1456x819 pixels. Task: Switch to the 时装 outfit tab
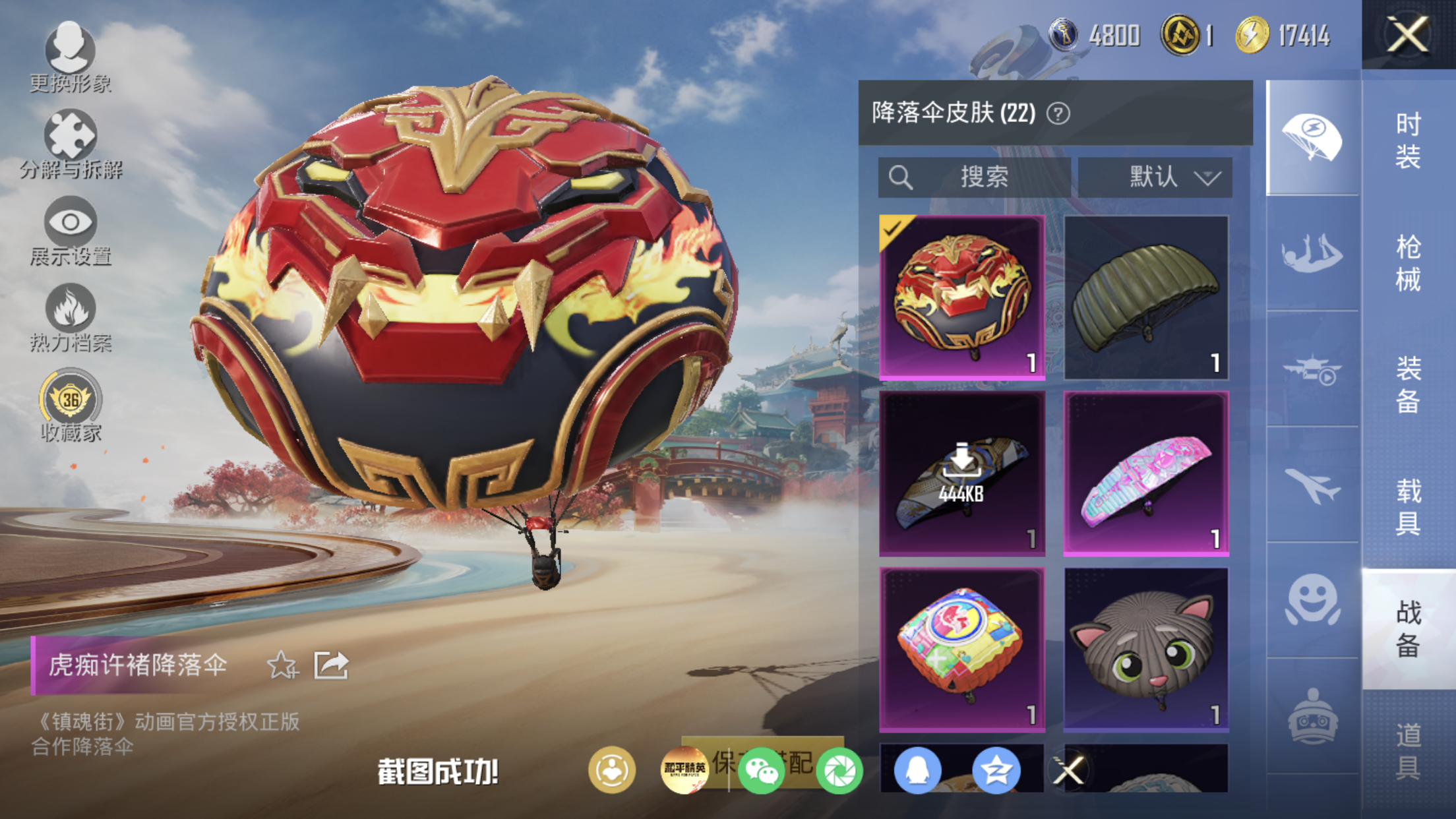pyautogui.click(x=1409, y=140)
